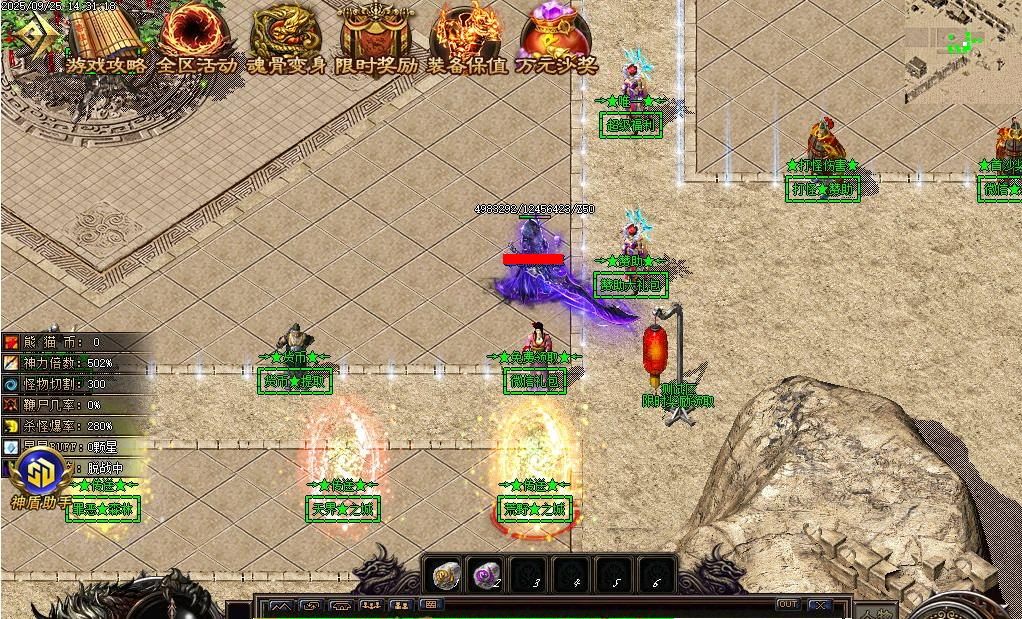Select the 微信礼包 NPC label

[x=536, y=380]
